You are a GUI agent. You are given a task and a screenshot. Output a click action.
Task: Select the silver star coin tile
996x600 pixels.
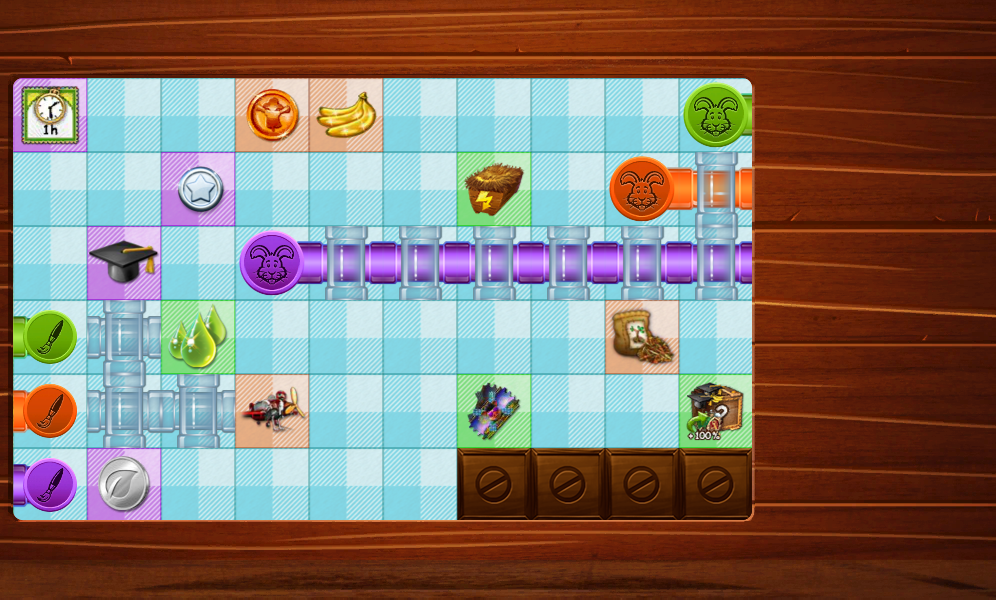[x=199, y=189]
